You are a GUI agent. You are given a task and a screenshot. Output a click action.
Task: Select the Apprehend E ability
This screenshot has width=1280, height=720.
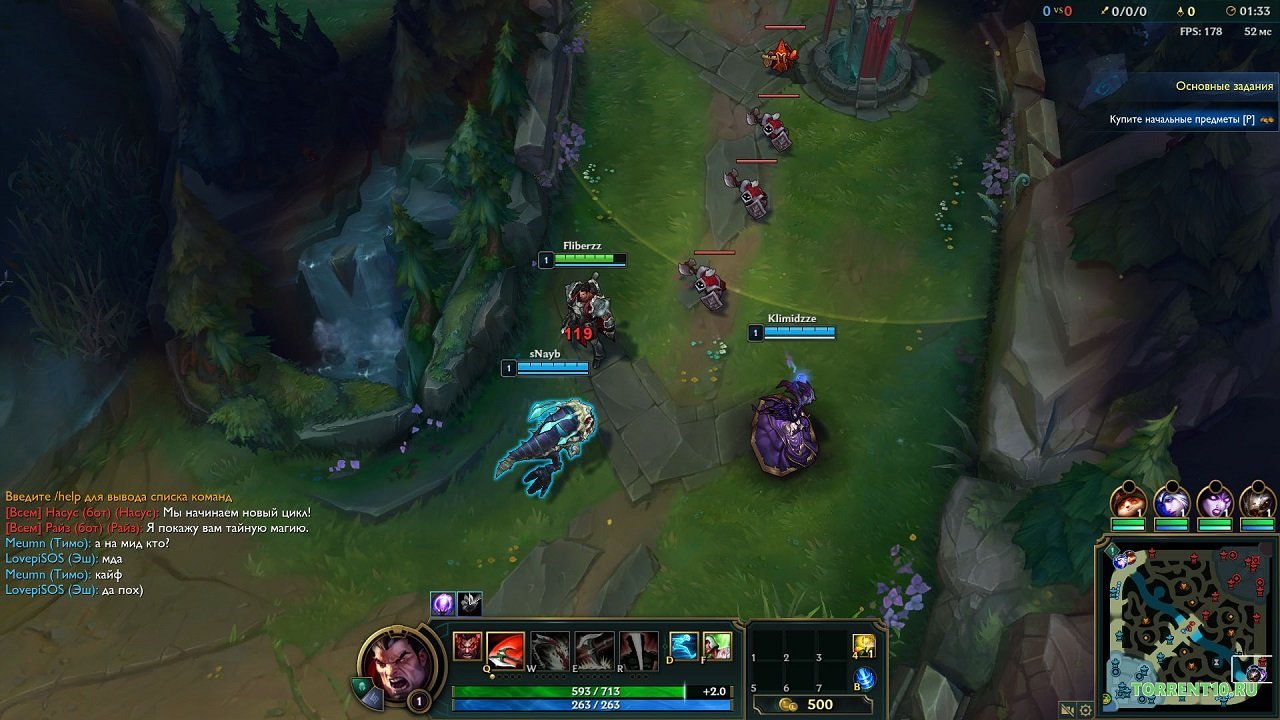(593, 650)
